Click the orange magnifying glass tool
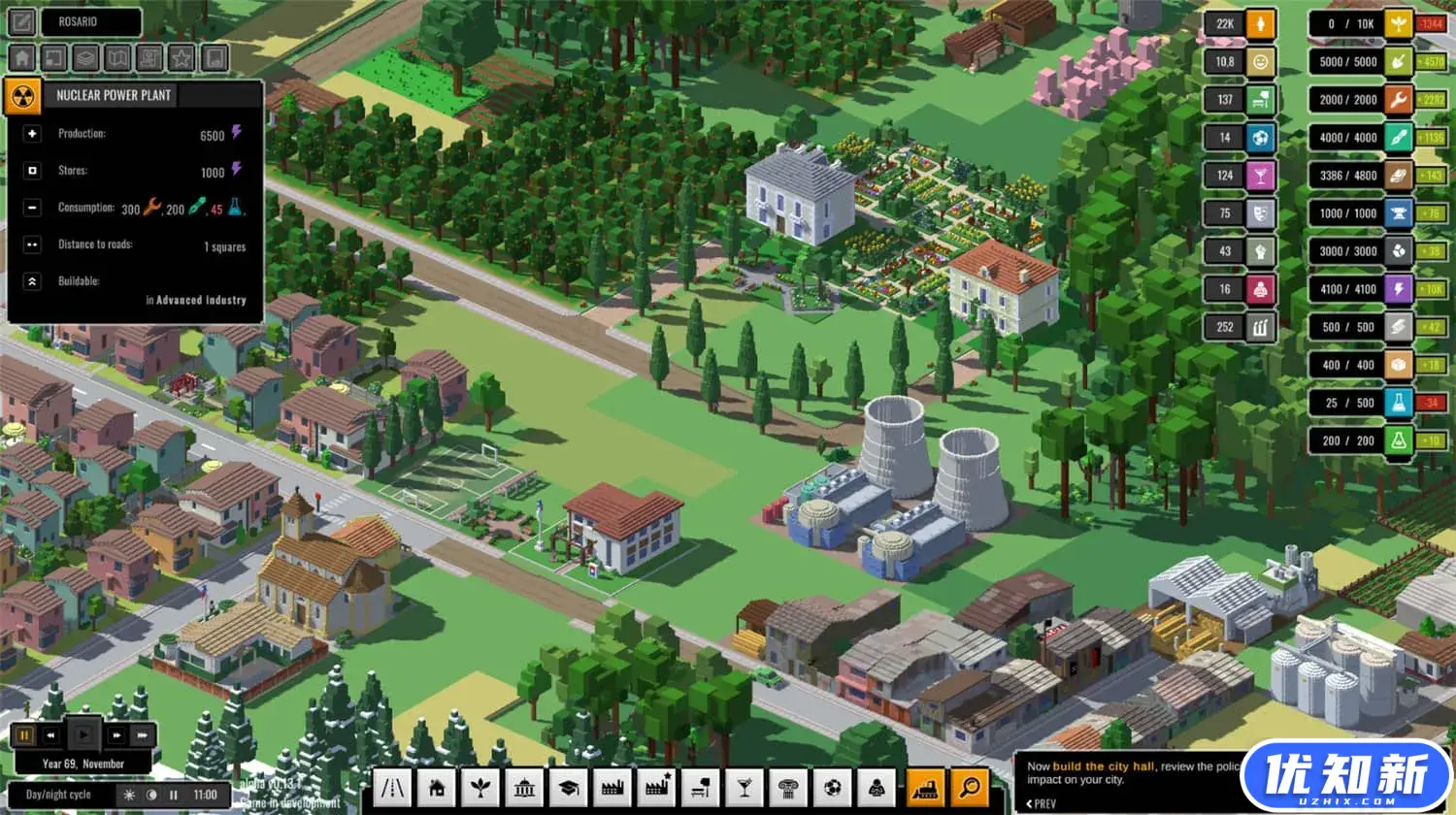This screenshot has width=1456, height=815. coord(969,788)
